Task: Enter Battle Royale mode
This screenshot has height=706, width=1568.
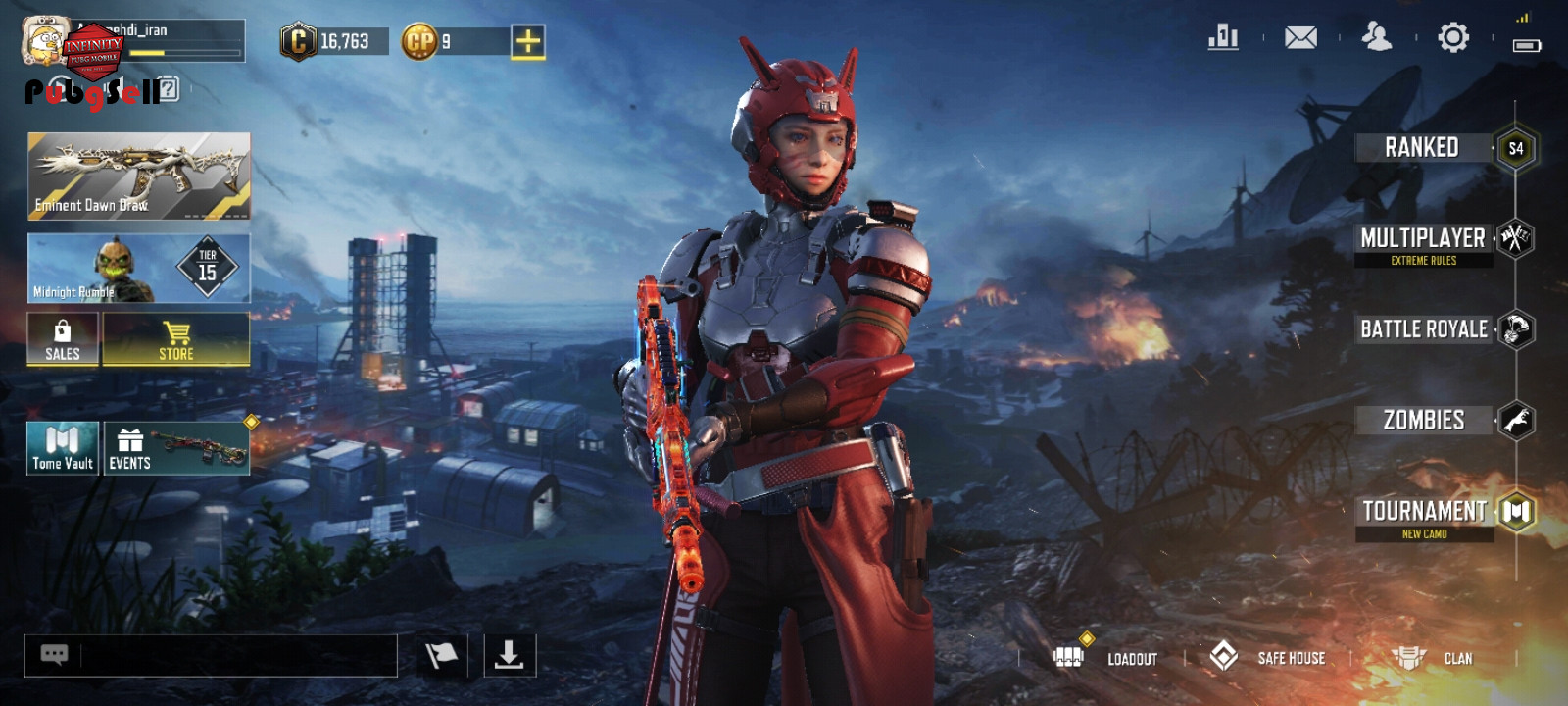Action: (1424, 329)
